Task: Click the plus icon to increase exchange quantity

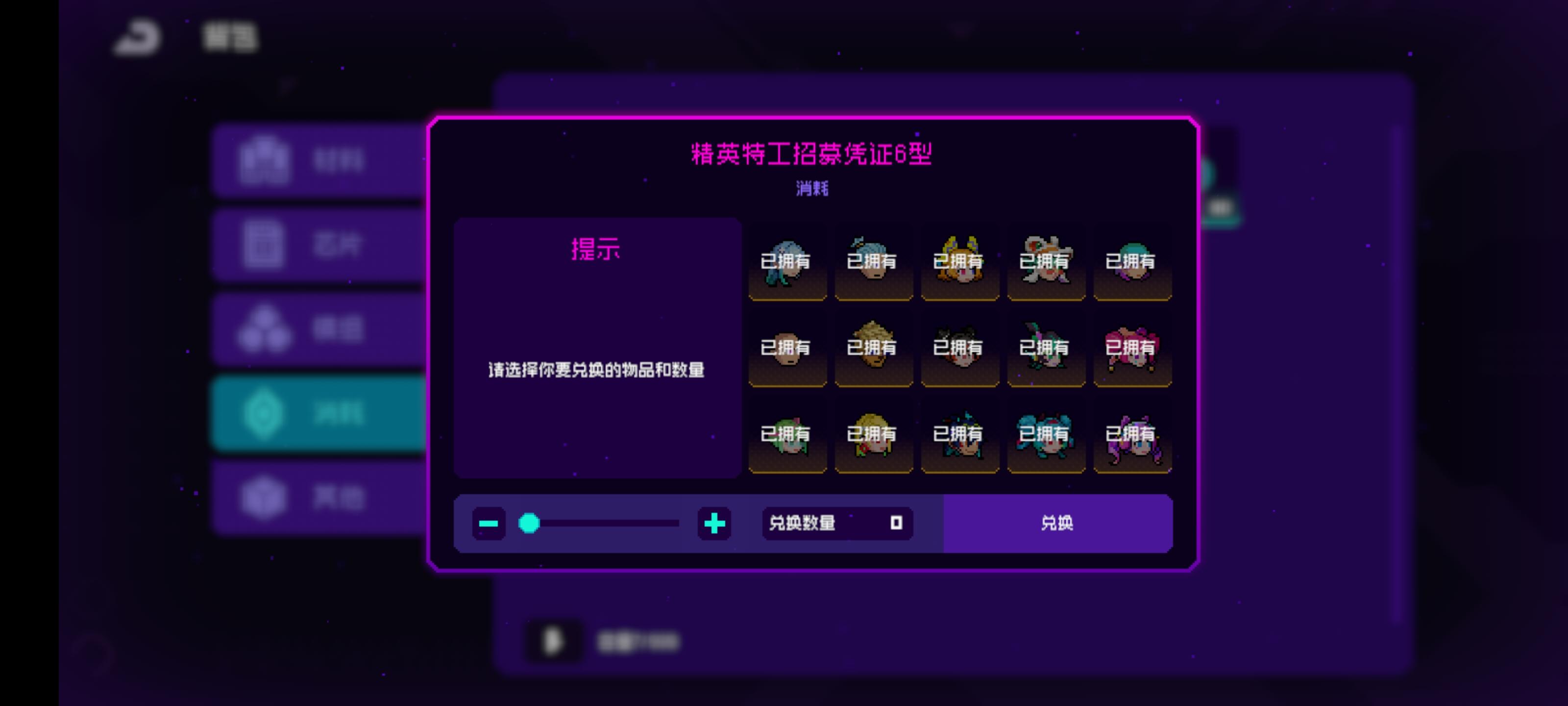Action: pos(713,523)
